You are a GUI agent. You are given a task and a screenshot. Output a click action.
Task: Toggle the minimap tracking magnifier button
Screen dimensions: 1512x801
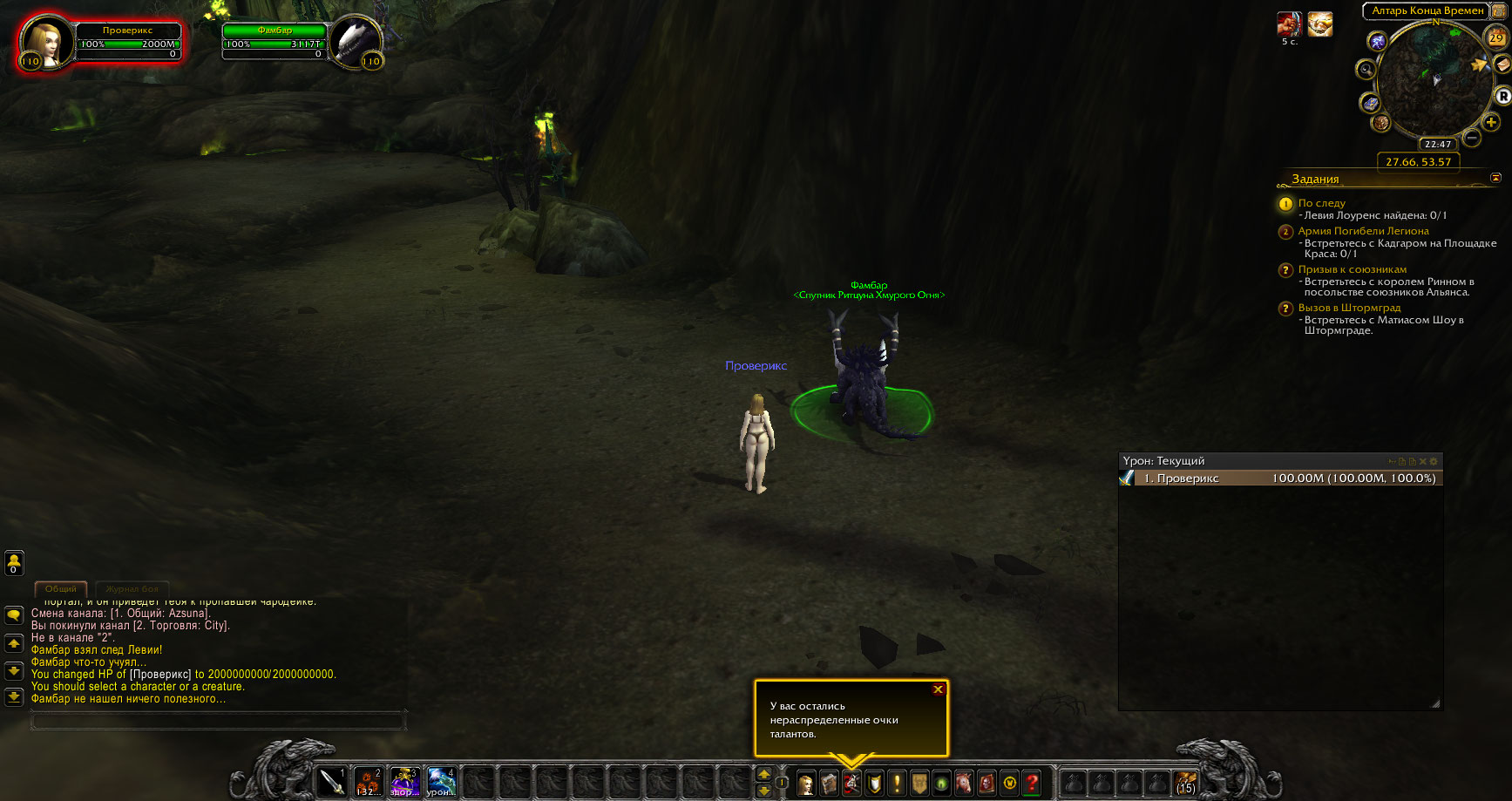click(1366, 70)
